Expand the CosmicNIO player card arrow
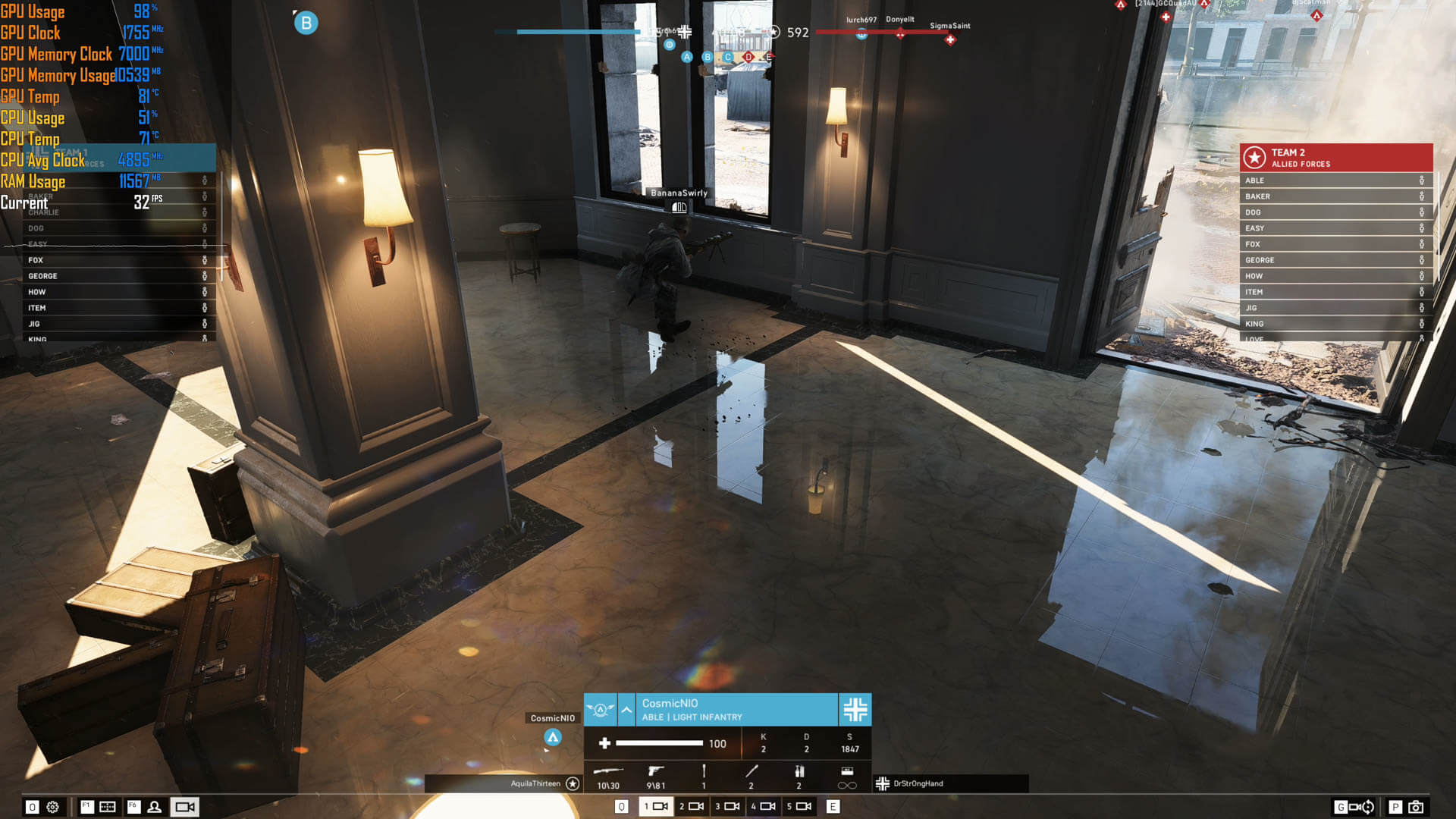Screen dimensions: 1456x819 626,710
